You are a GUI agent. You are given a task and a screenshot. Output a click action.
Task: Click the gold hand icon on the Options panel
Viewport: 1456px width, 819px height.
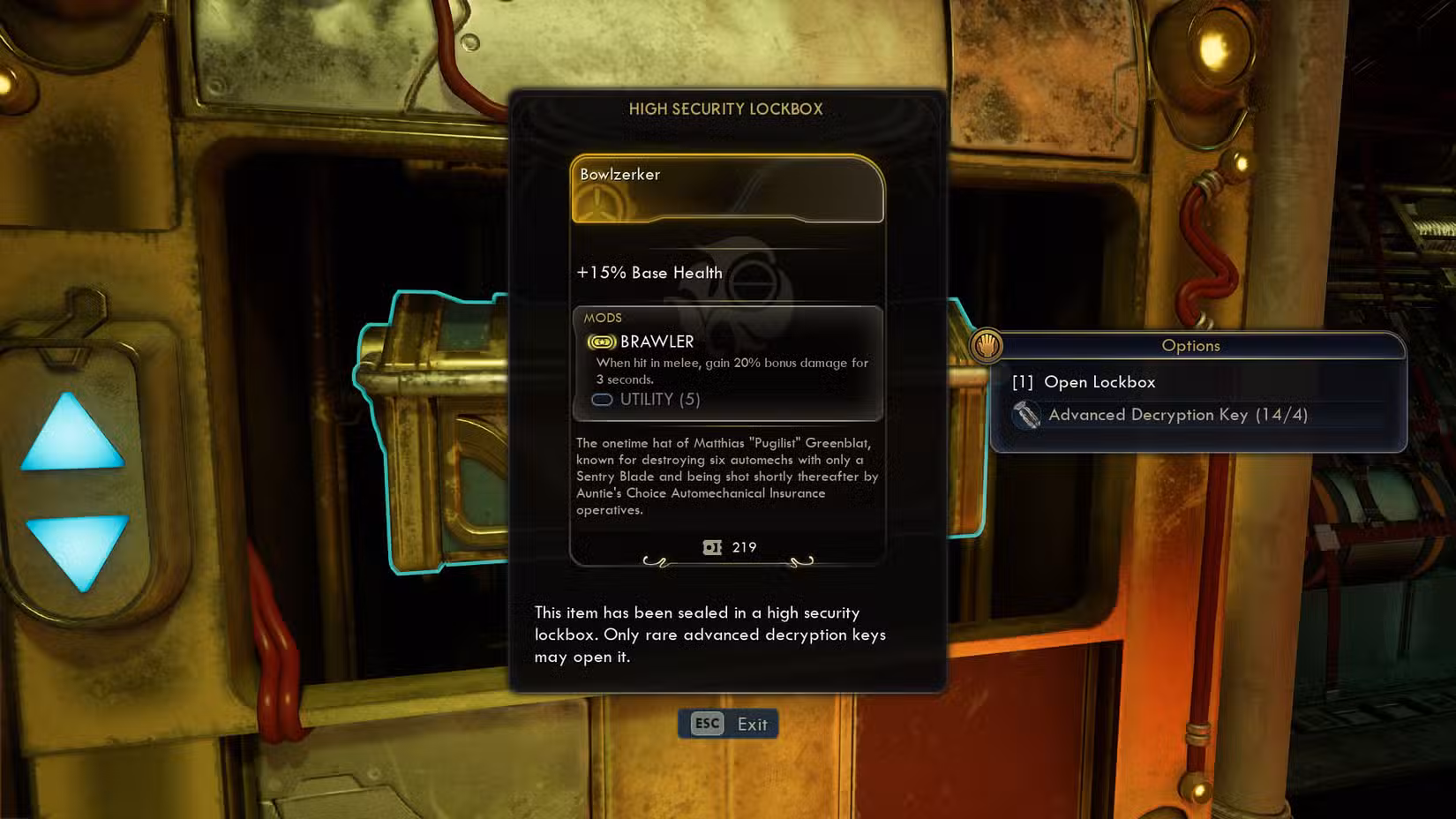point(987,346)
